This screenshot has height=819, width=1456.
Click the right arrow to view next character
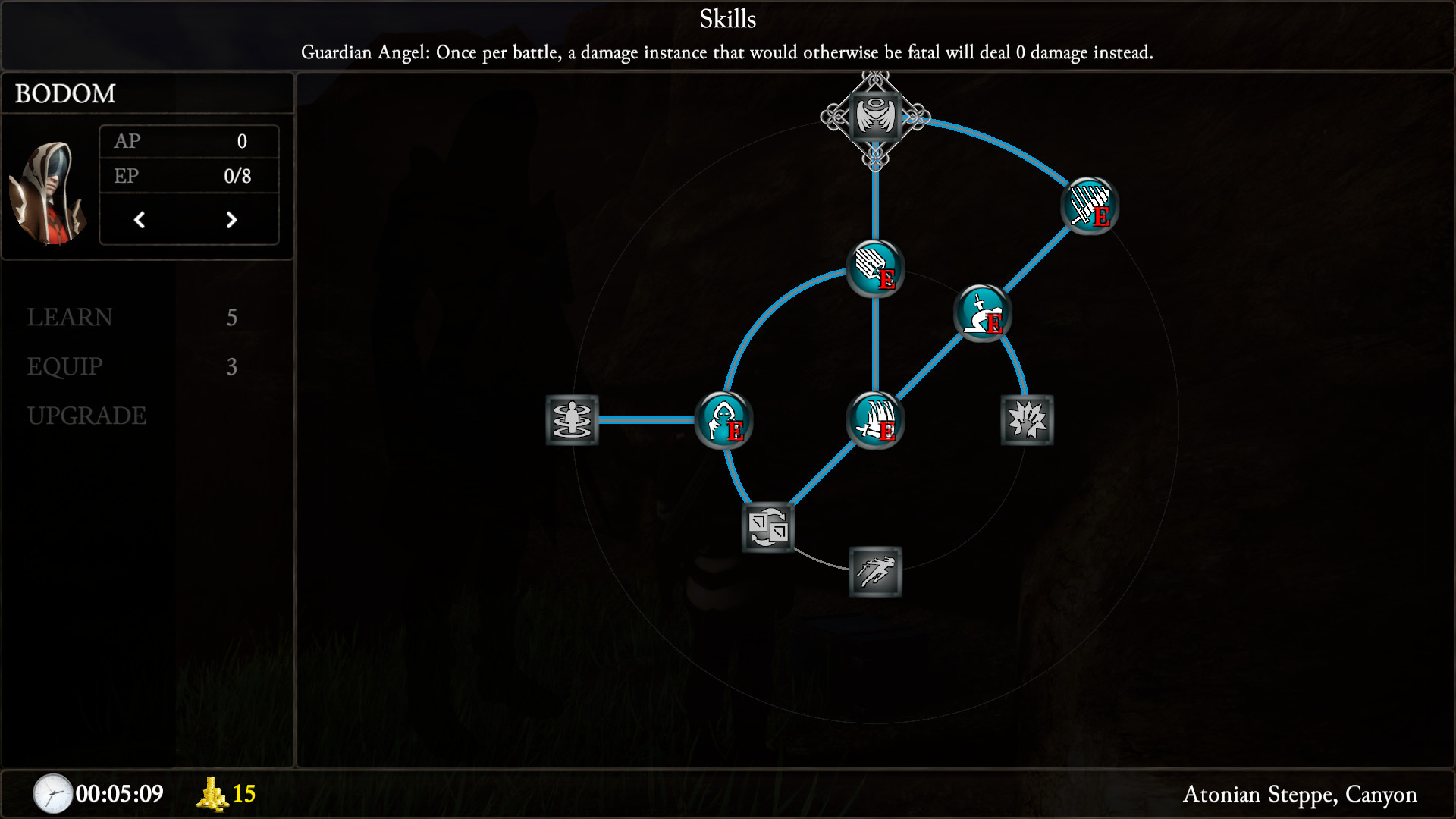[233, 220]
